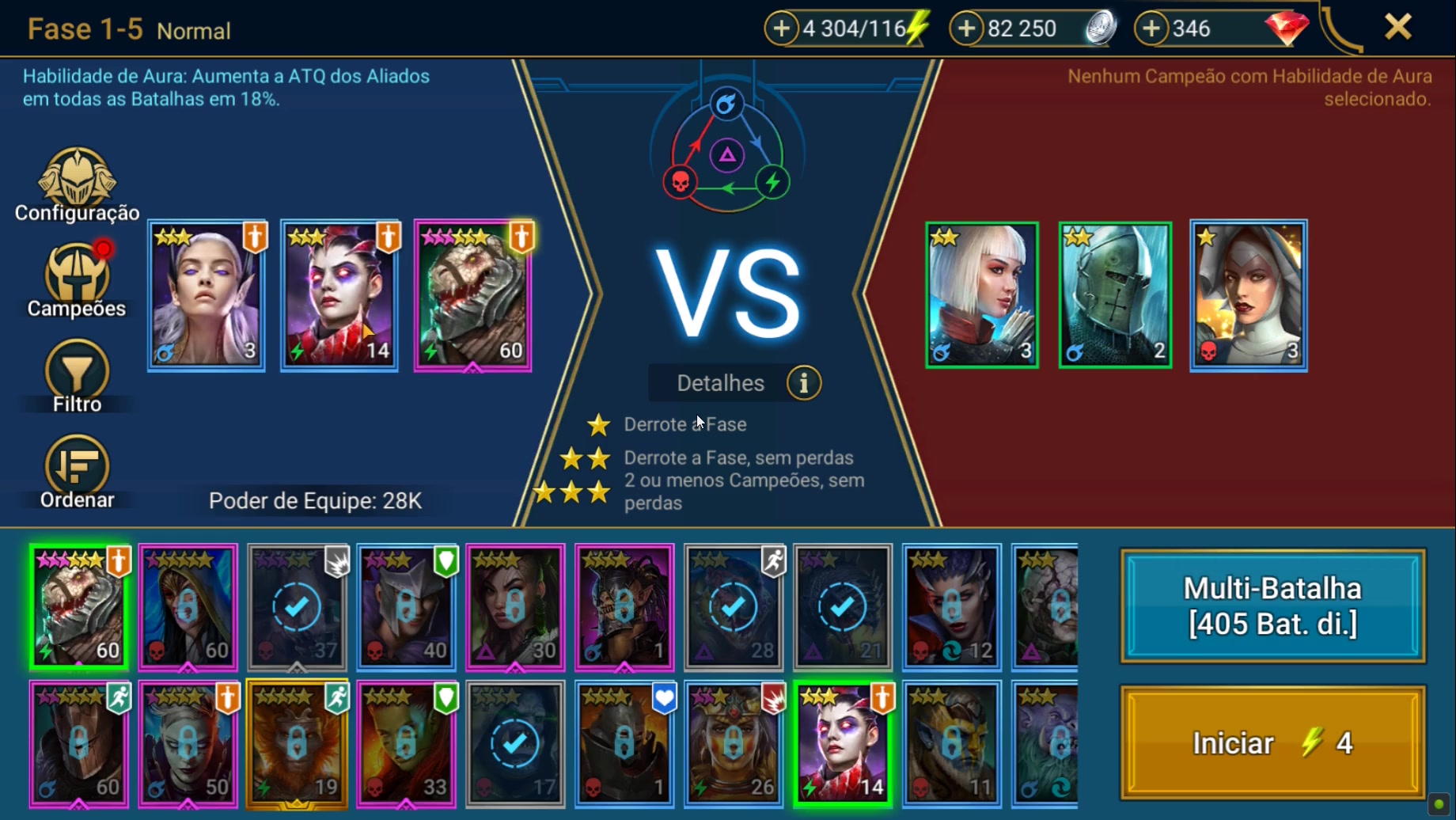The width and height of the screenshot is (1456, 820).
Task: Open the Configuração team presets
Action: tap(77, 185)
